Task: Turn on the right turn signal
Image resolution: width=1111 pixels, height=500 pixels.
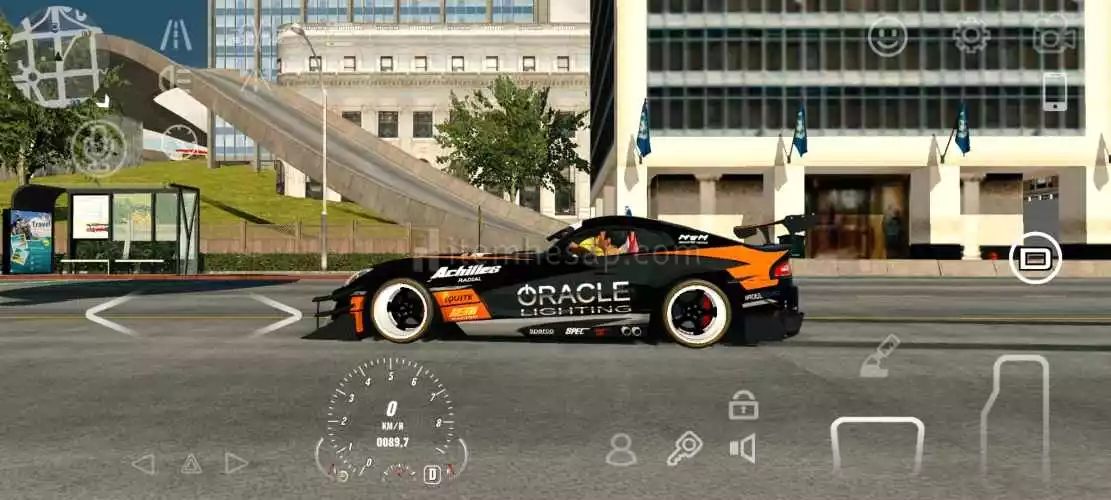Action: pos(236,464)
